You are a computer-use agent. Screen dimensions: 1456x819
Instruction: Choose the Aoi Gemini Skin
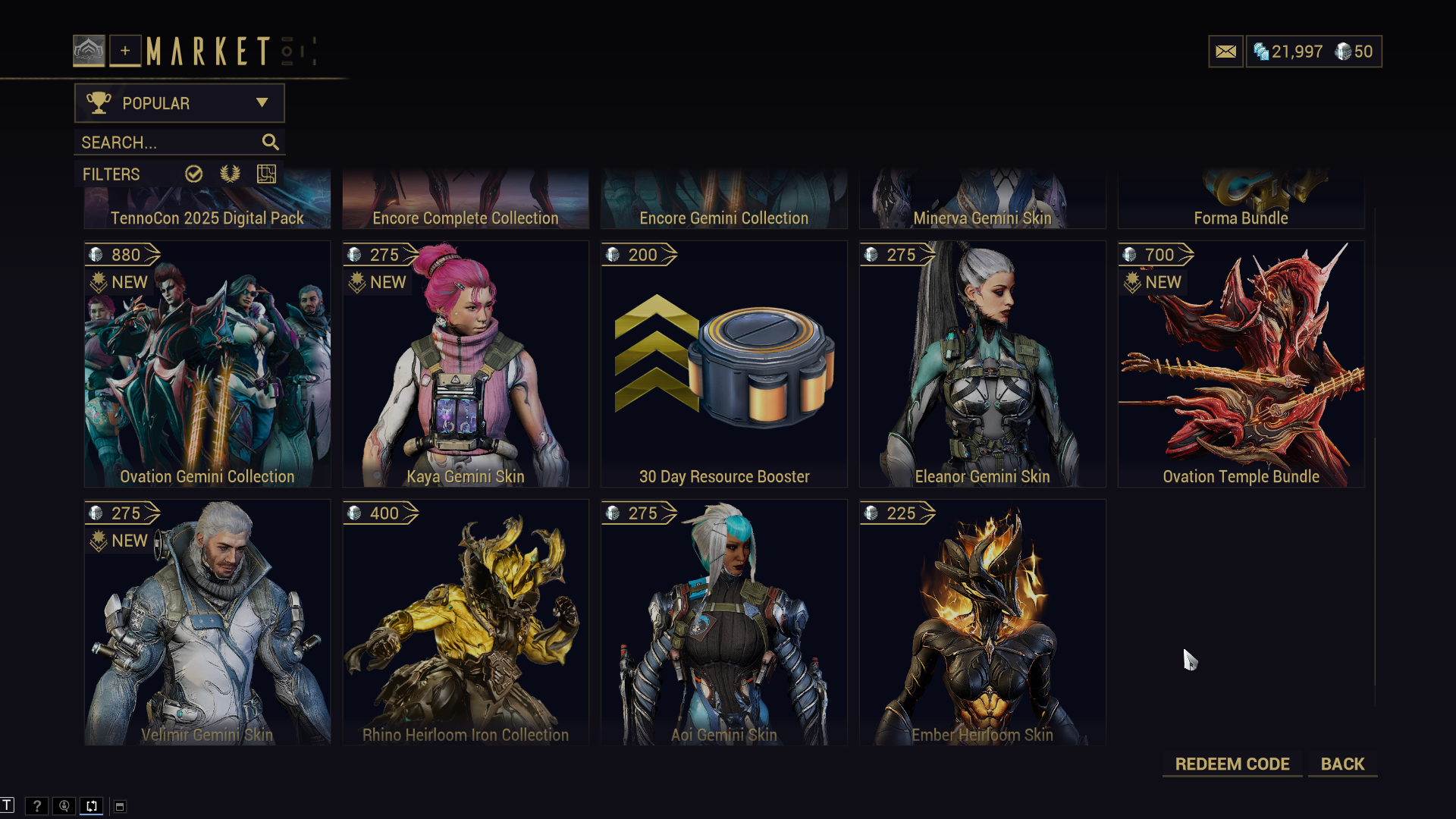click(x=724, y=622)
